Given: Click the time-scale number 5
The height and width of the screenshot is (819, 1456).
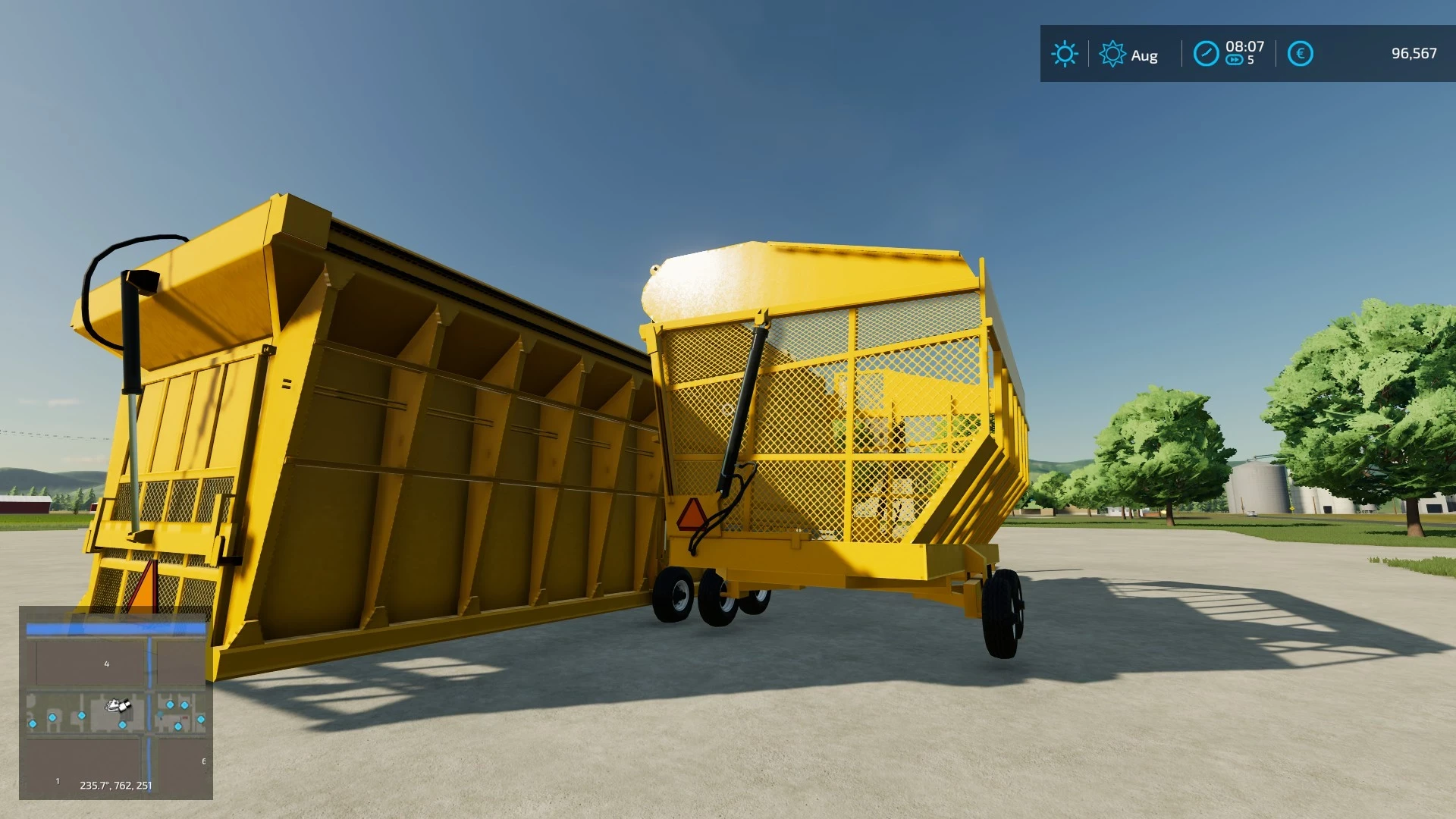Looking at the screenshot, I should (1250, 58).
